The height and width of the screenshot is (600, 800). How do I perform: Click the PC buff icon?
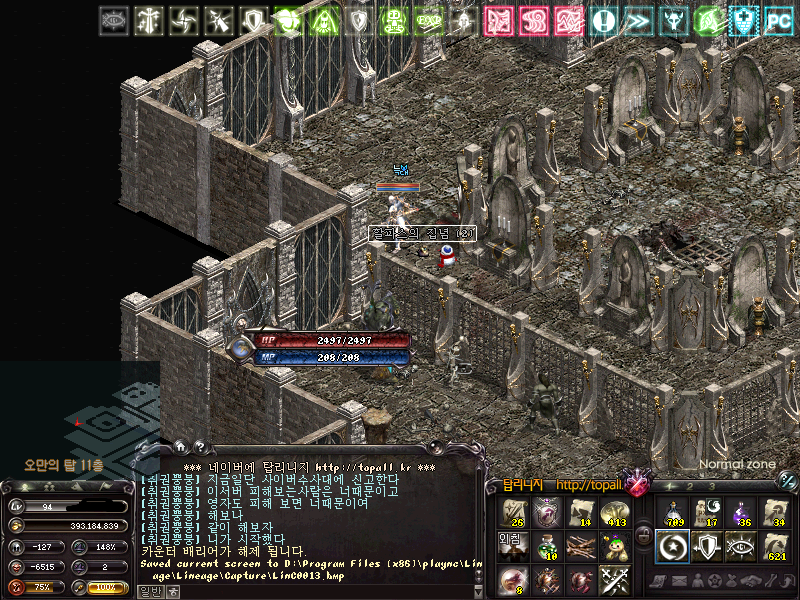778,20
